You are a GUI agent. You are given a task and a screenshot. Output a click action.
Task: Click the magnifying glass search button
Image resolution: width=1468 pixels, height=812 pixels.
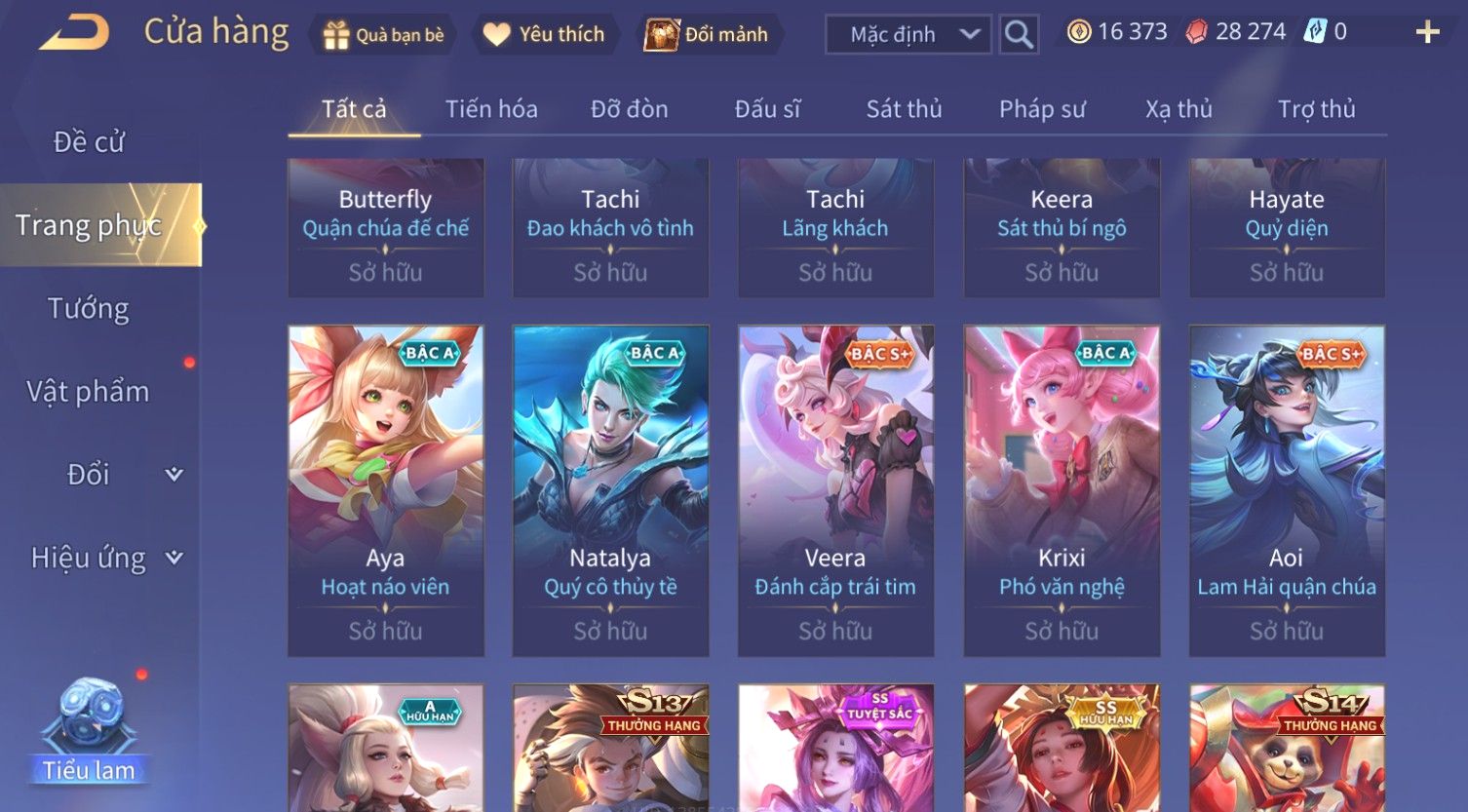1019,35
